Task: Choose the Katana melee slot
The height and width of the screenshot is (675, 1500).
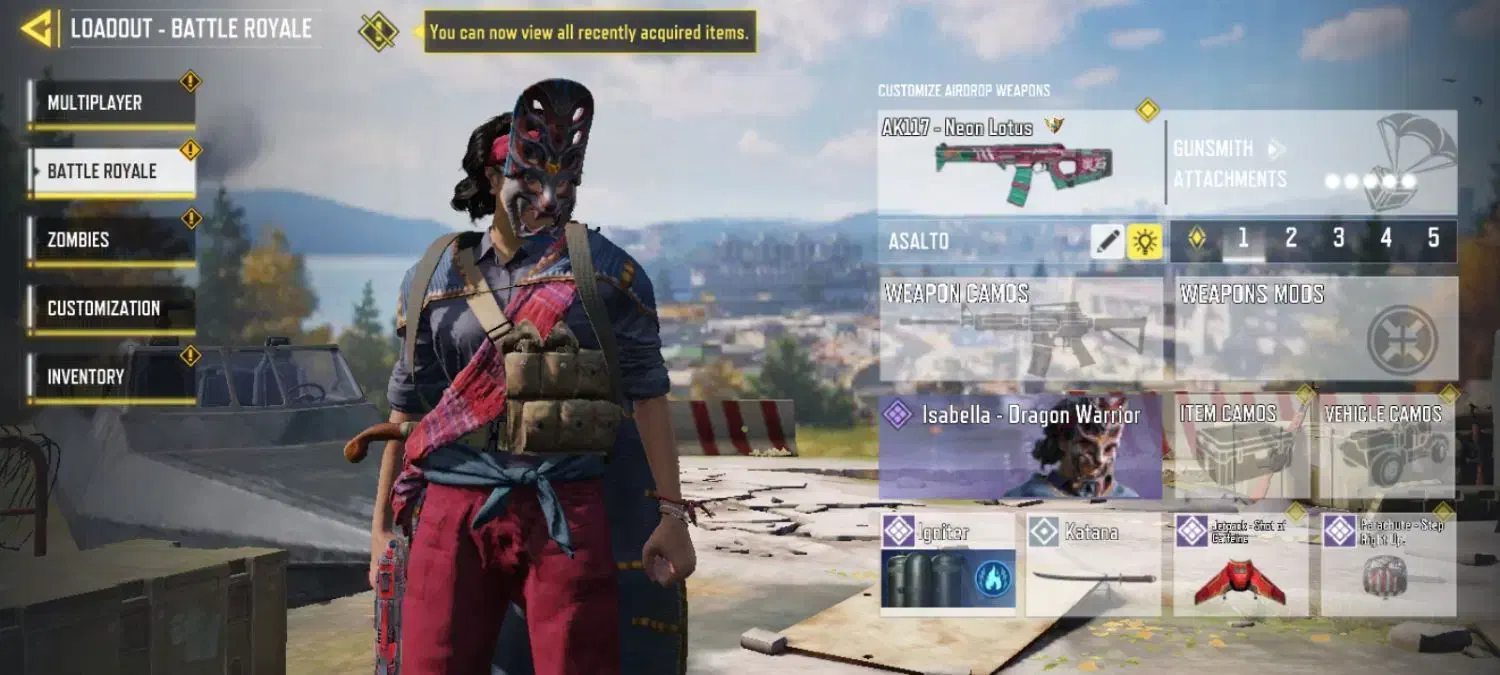Action: (x=1093, y=565)
